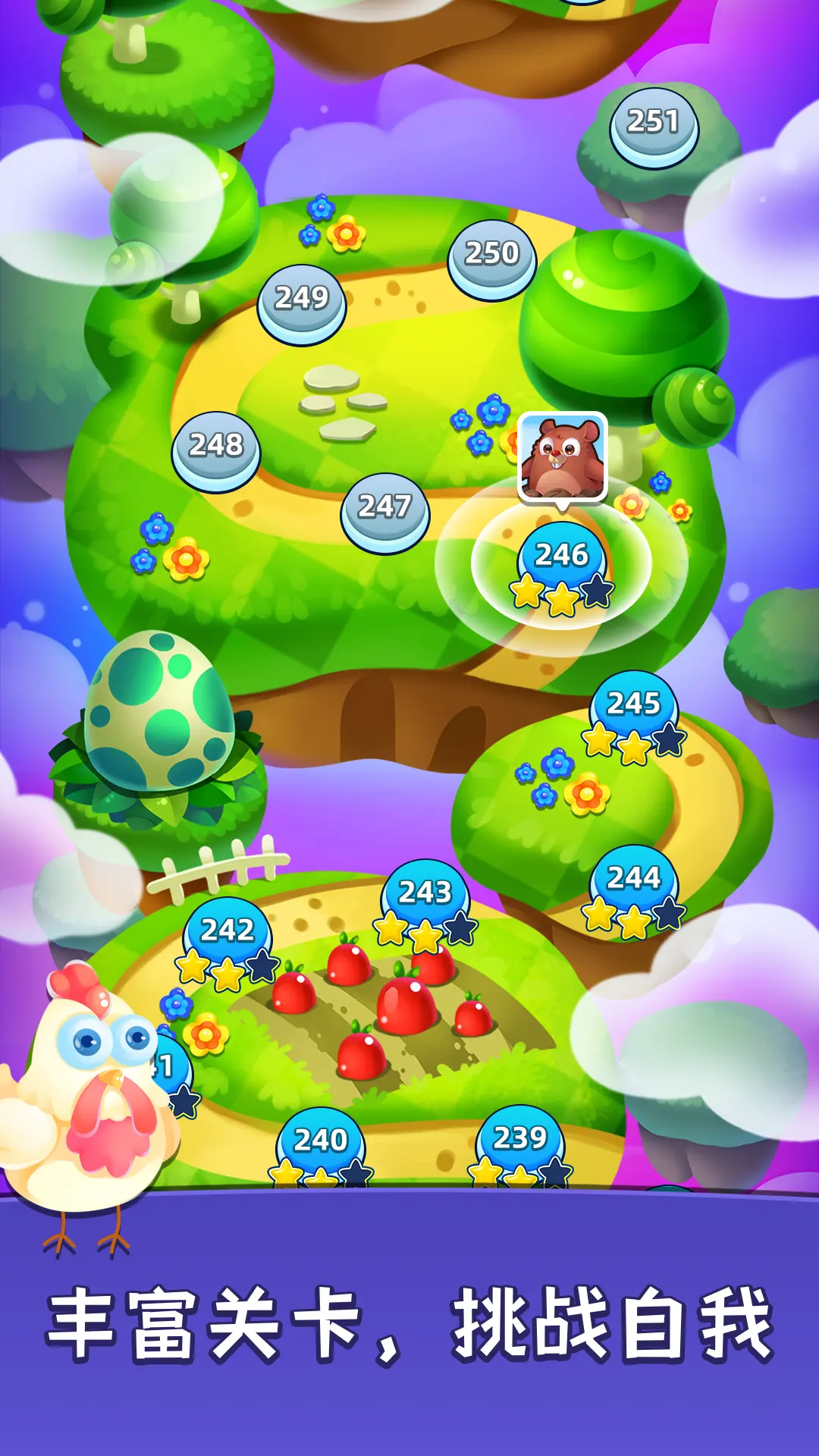
Task: Tap level 248 node
Action: click(216, 448)
